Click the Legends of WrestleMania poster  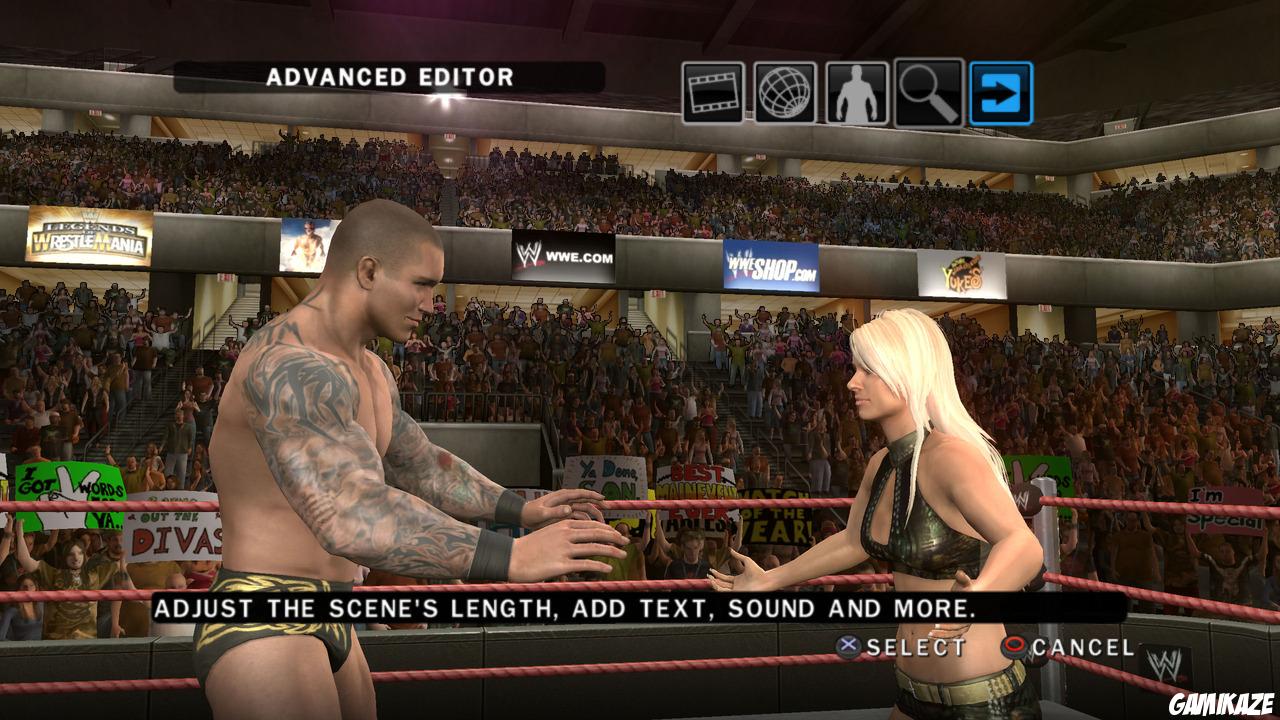[x=90, y=235]
